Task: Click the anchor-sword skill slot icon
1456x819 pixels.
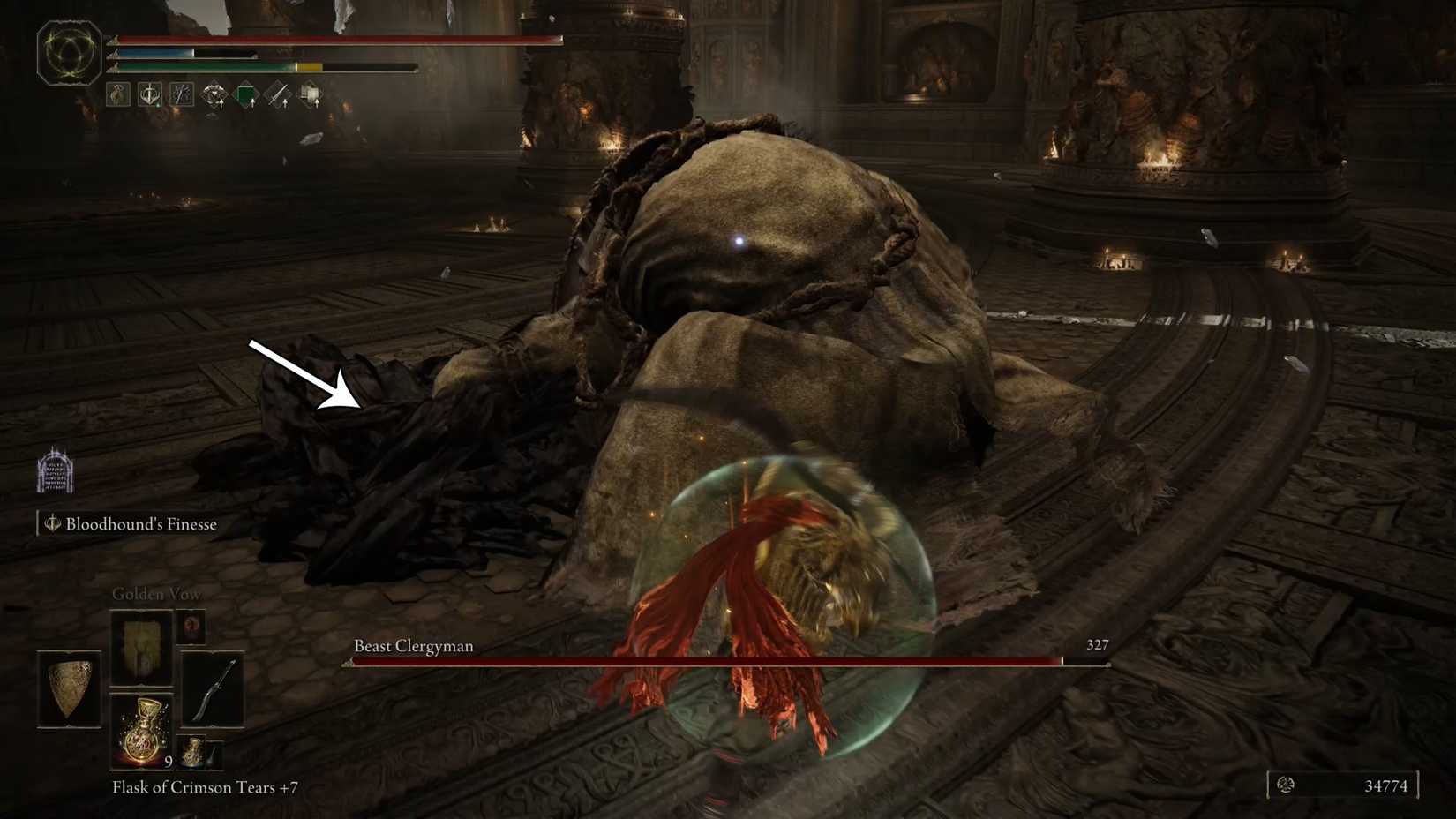Action: (x=149, y=94)
